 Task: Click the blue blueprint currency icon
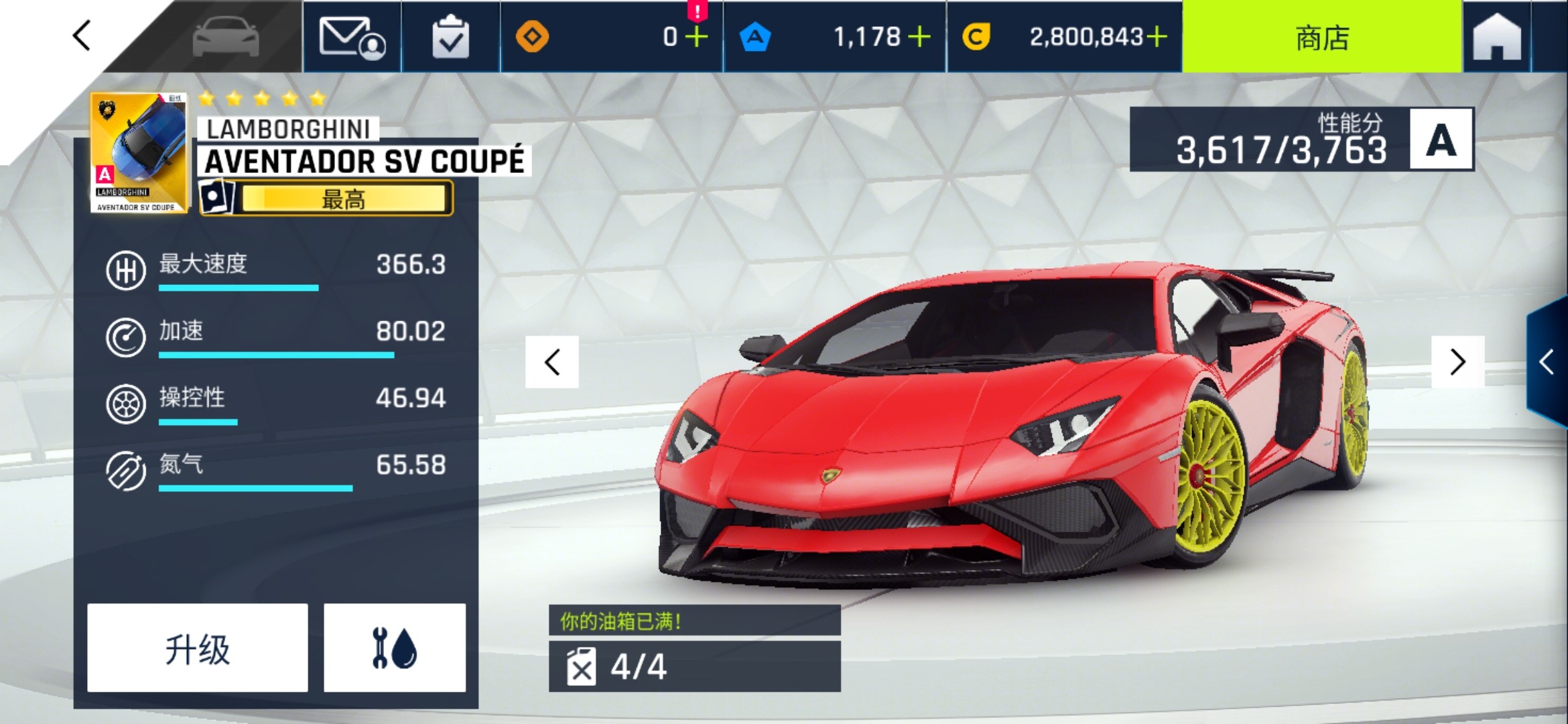pyautogui.click(x=756, y=38)
